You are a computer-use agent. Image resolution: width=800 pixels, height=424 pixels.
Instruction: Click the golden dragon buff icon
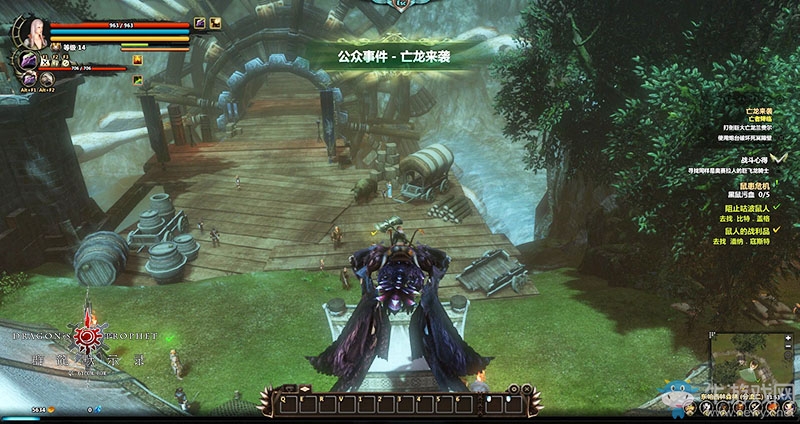point(217,22)
